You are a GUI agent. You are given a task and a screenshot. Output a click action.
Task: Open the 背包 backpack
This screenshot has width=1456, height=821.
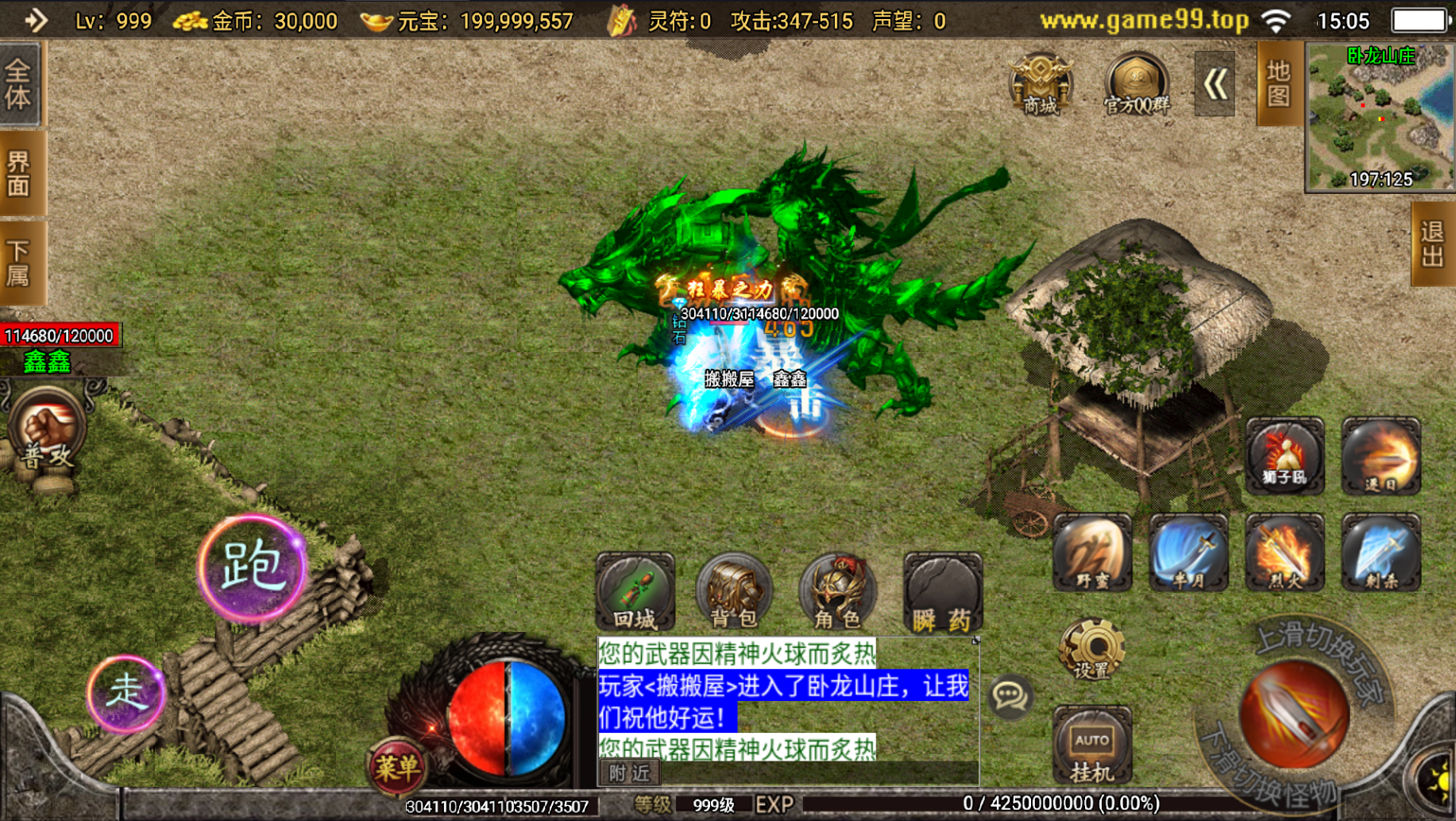(733, 593)
